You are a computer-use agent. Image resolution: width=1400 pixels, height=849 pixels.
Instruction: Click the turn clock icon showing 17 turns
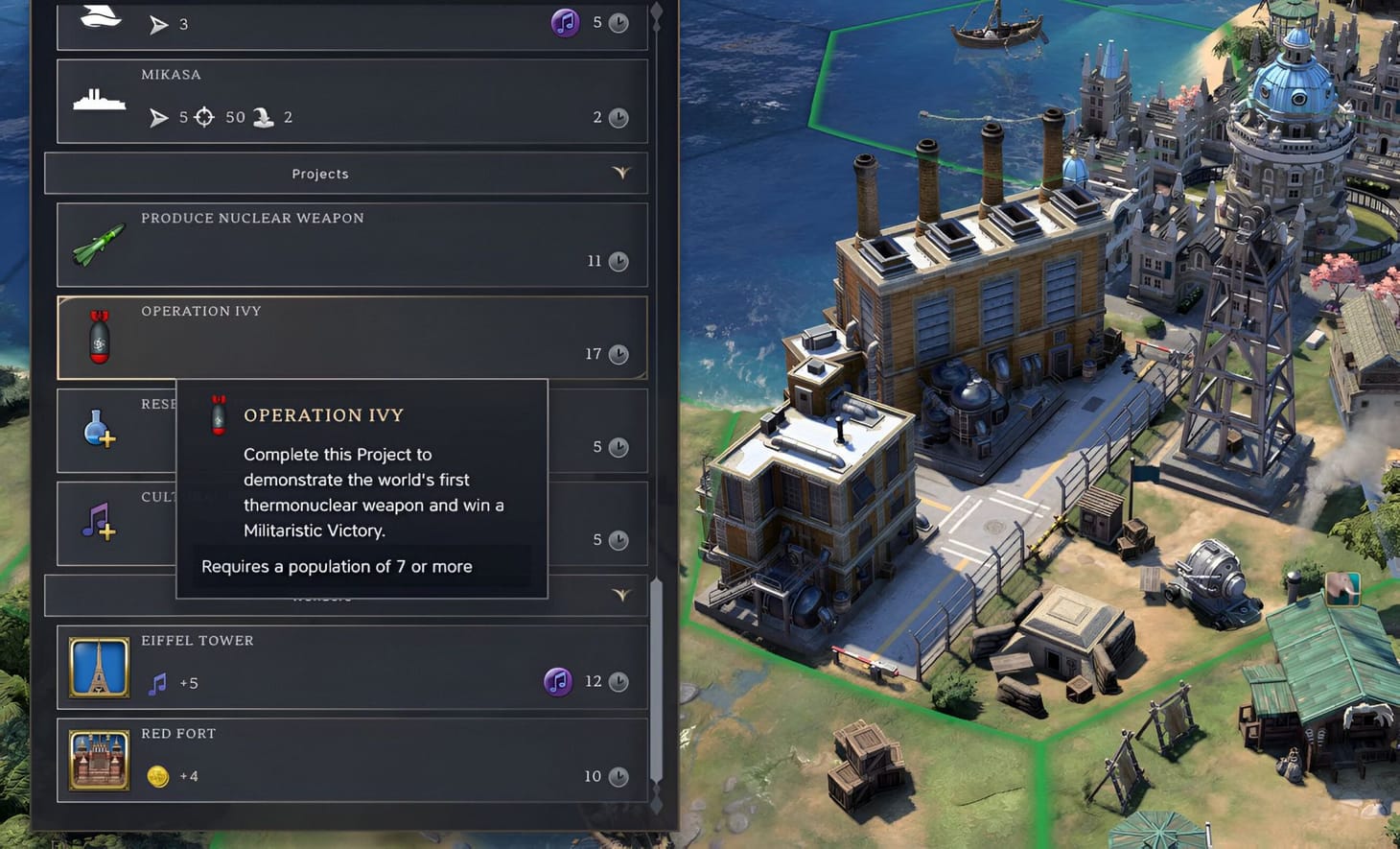pos(618,354)
